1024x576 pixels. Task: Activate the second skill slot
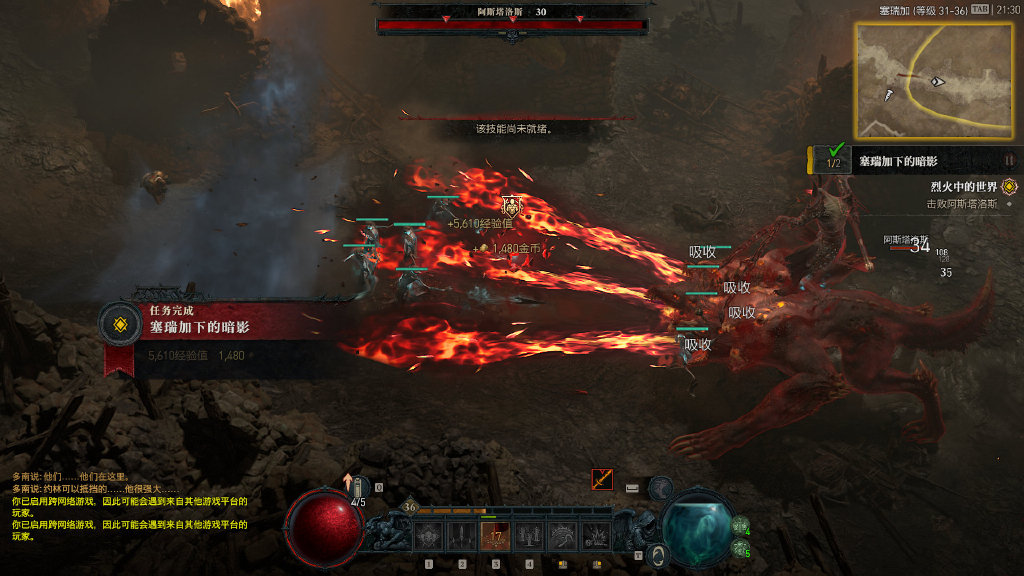point(462,537)
